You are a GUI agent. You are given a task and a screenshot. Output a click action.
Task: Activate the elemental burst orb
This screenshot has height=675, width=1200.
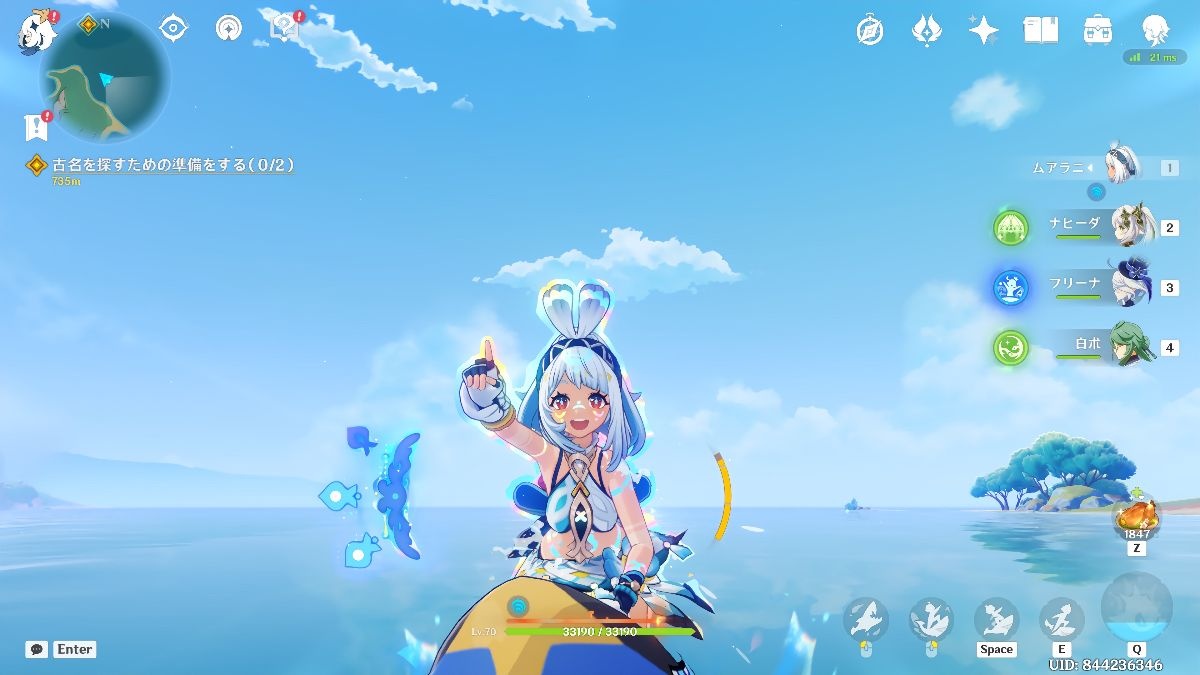[1136, 609]
